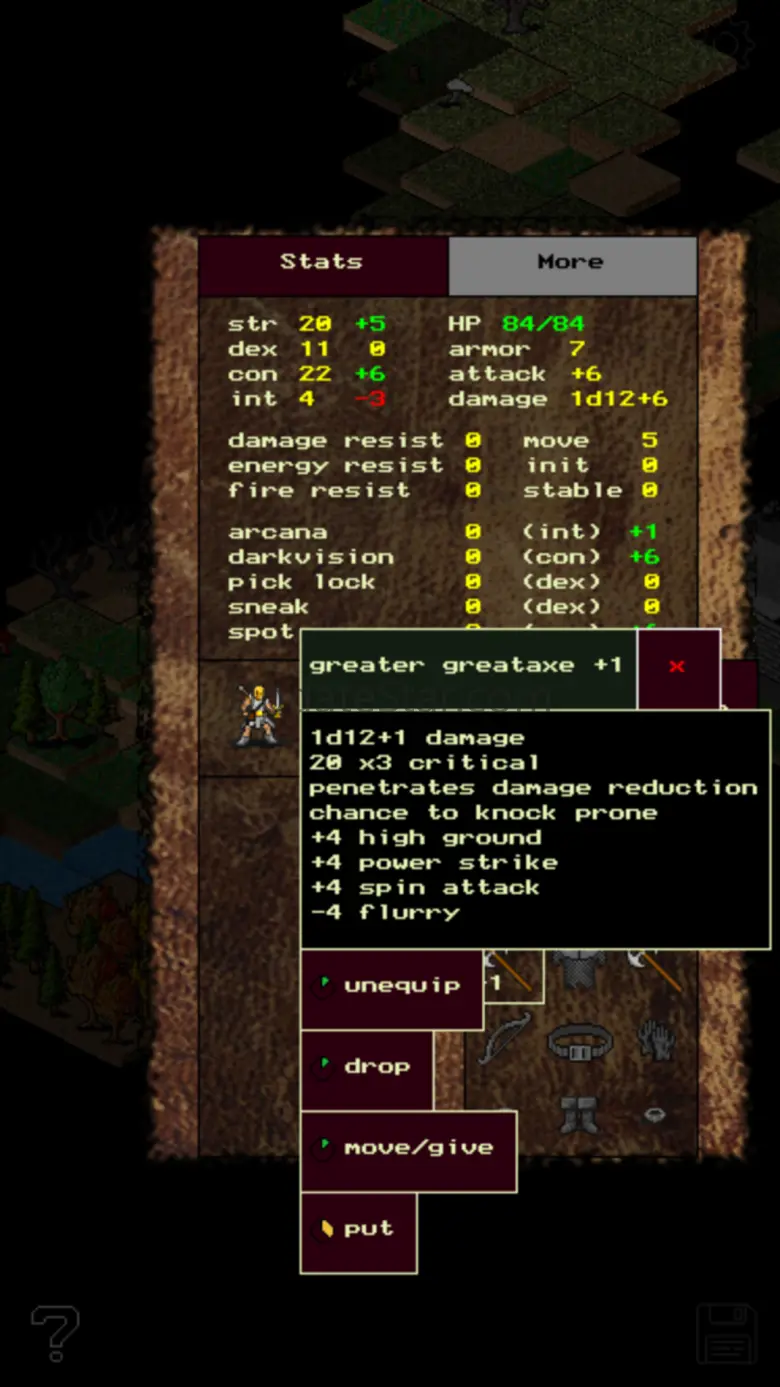Select the ring equipment slot
The height and width of the screenshot is (1387, 780).
(x=654, y=1114)
